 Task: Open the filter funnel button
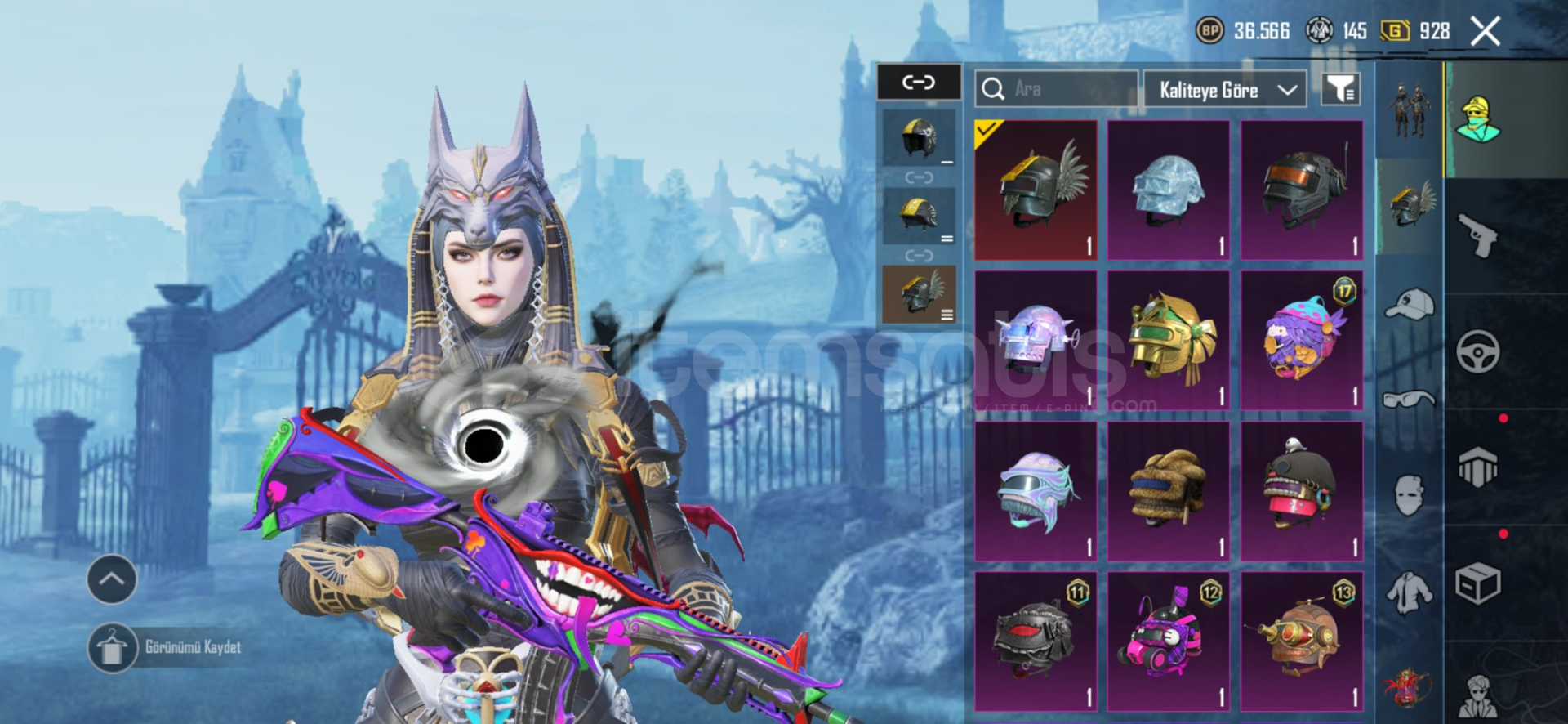tap(1340, 89)
